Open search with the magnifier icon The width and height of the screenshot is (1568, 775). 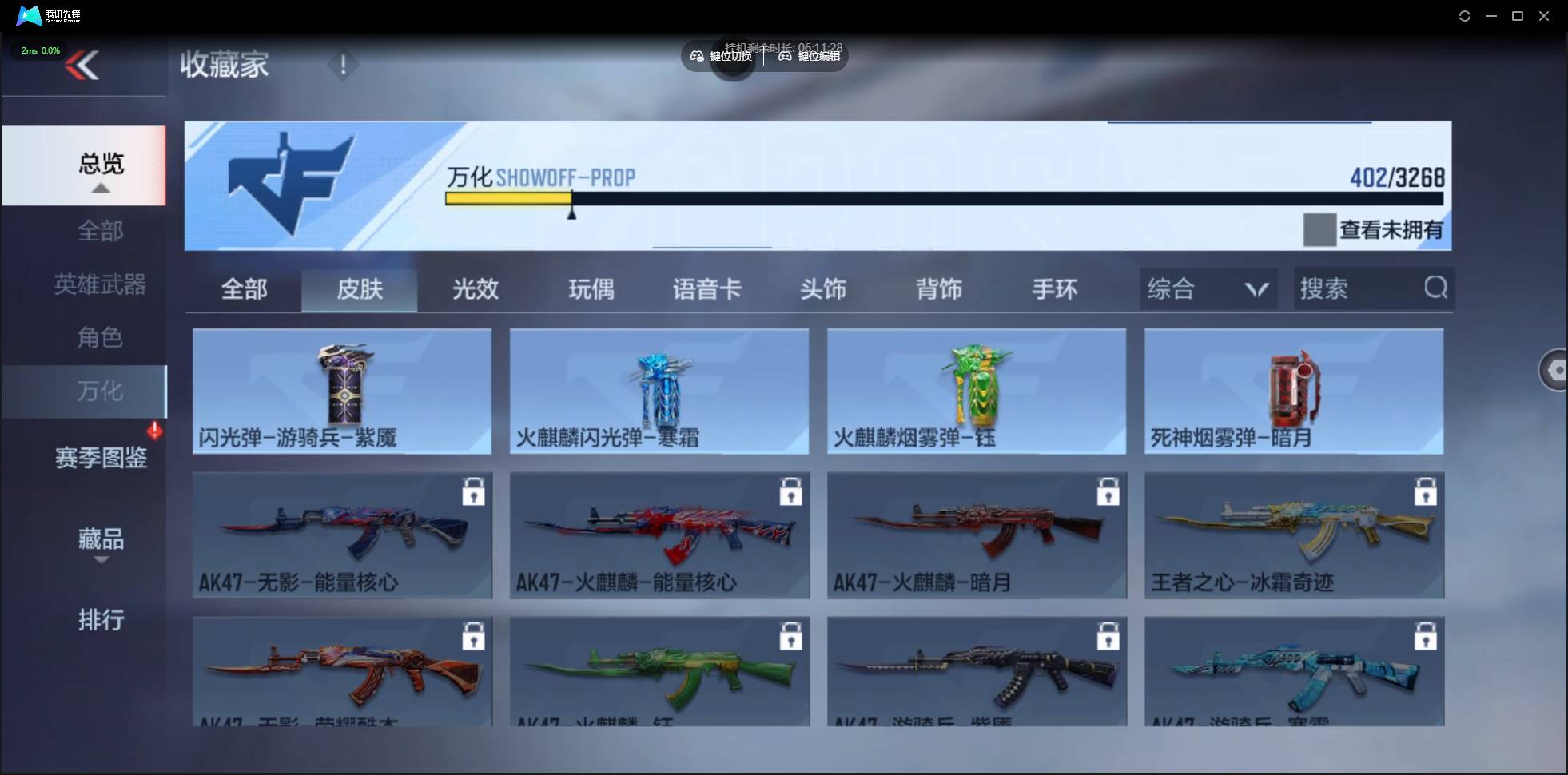tap(1435, 288)
